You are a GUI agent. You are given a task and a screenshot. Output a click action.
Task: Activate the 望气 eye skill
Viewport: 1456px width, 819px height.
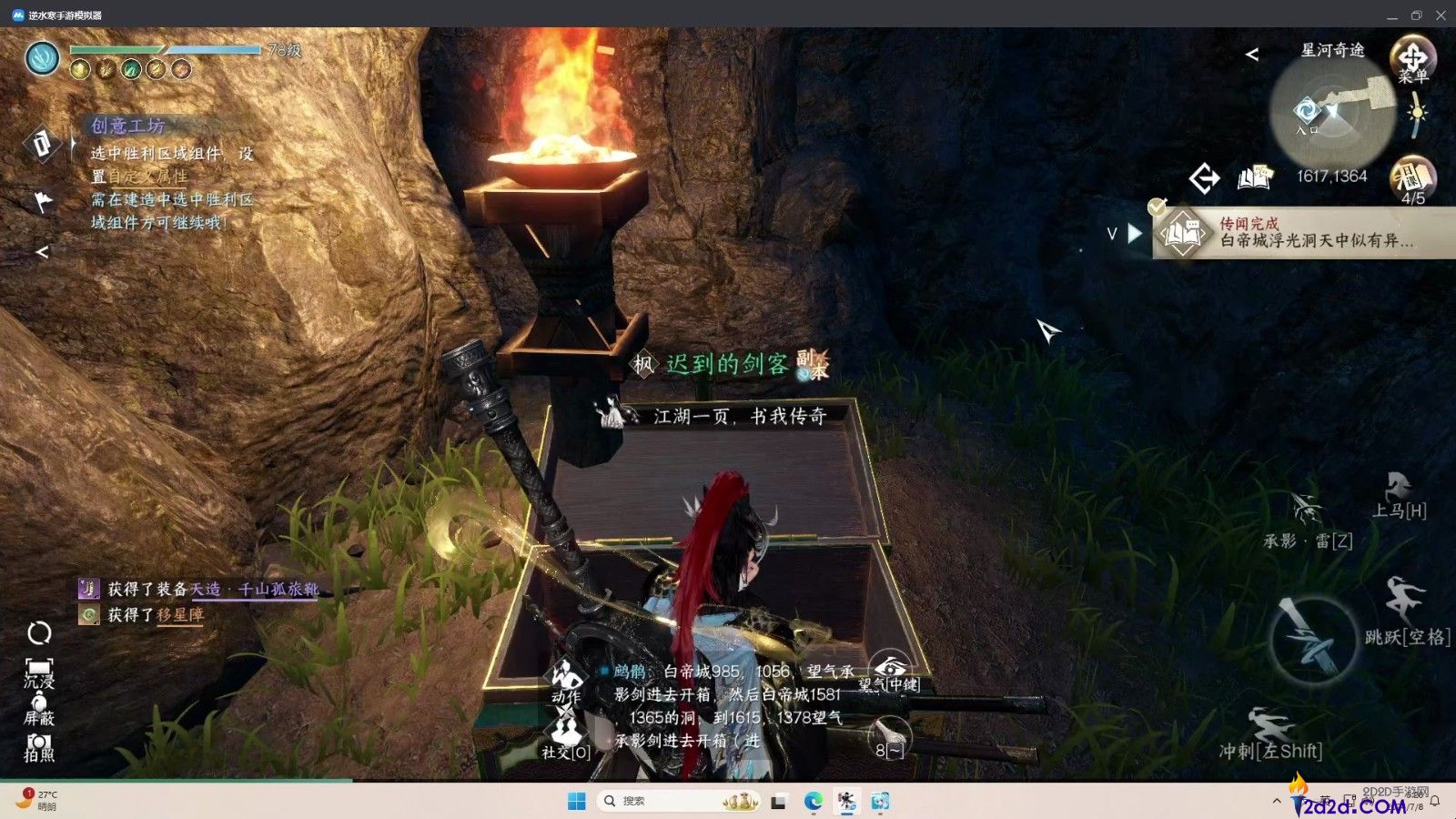[889, 672]
